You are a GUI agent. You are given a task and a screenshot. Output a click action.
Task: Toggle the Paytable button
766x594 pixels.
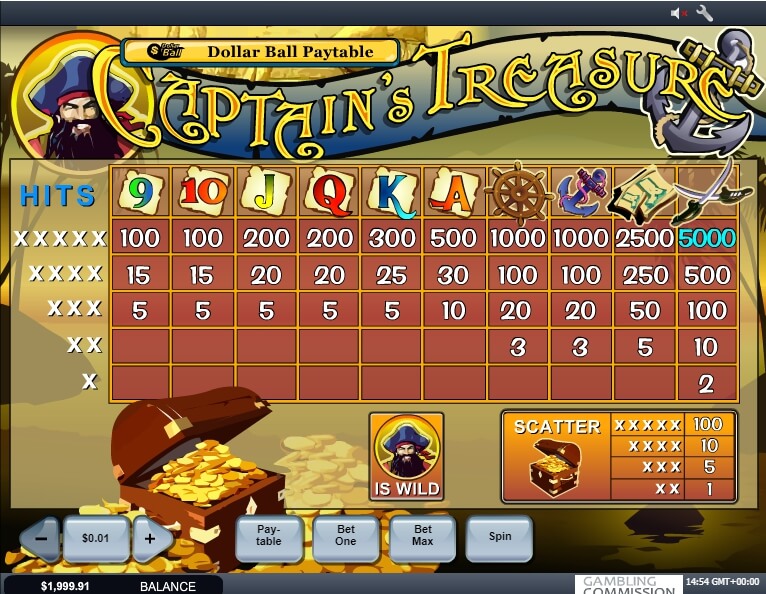tap(269, 538)
